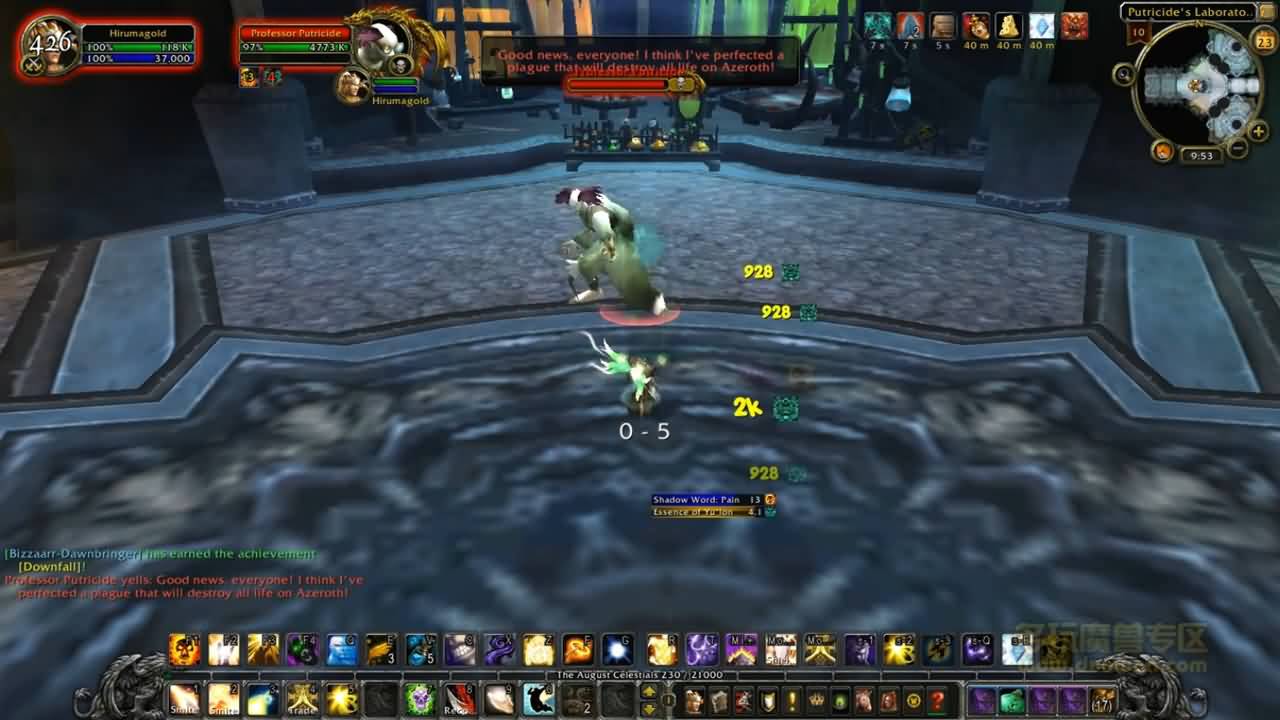Activate the red slash ability in slot 8
Image resolution: width=1280 pixels, height=720 pixels.
(459, 699)
